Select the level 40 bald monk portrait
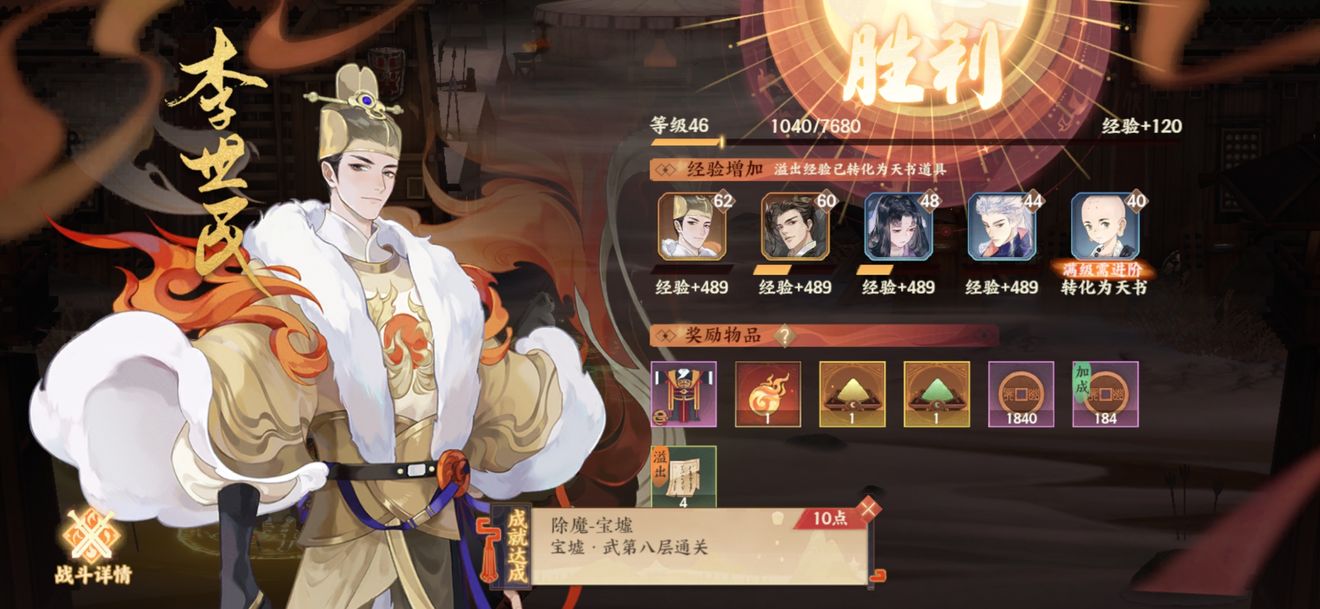 1104,226
